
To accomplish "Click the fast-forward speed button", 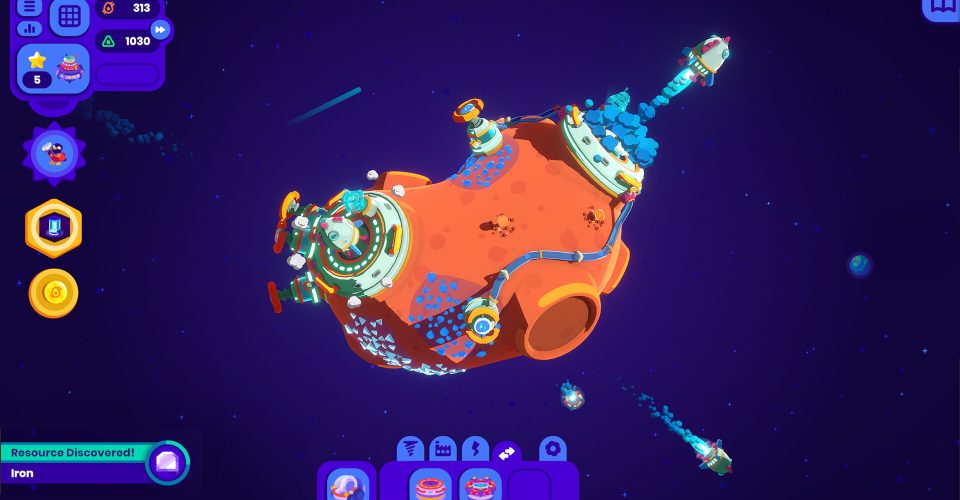I will click(160, 30).
